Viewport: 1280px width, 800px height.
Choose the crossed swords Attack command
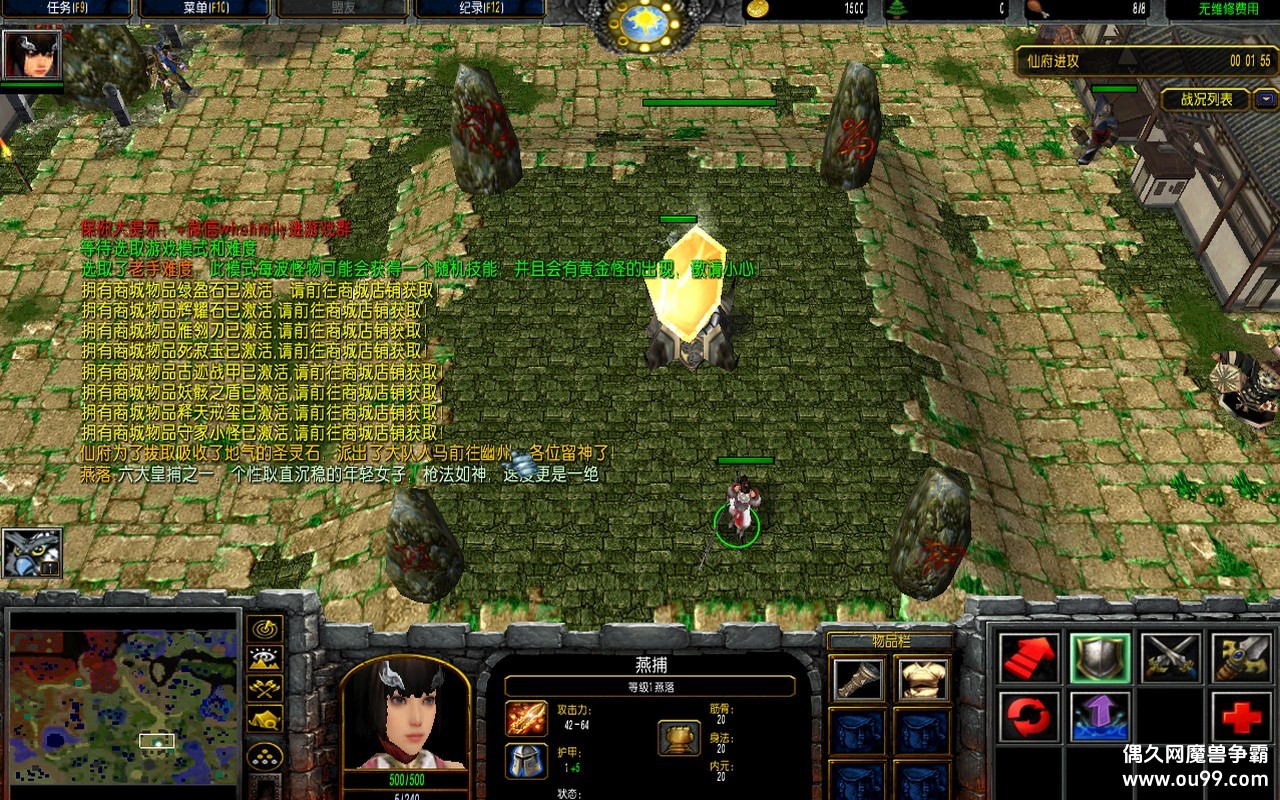pos(1171,659)
